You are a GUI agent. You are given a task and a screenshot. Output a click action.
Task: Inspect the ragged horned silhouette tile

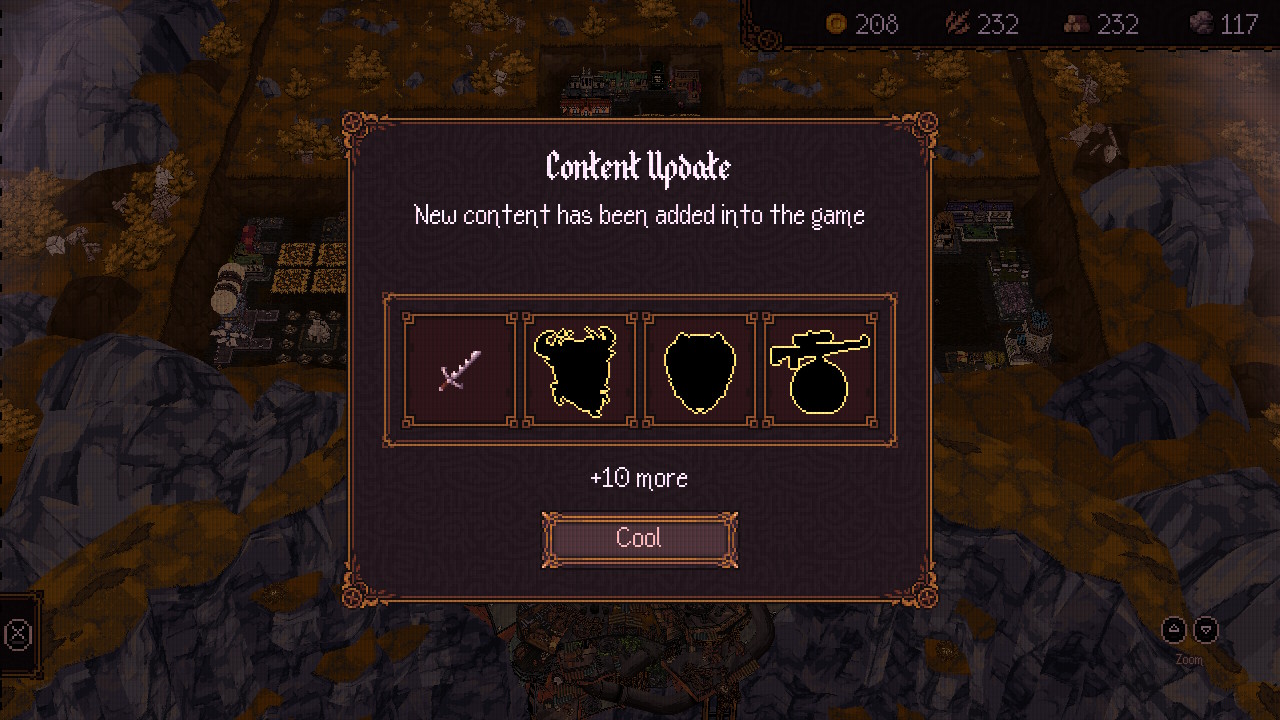click(x=580, y=370)
